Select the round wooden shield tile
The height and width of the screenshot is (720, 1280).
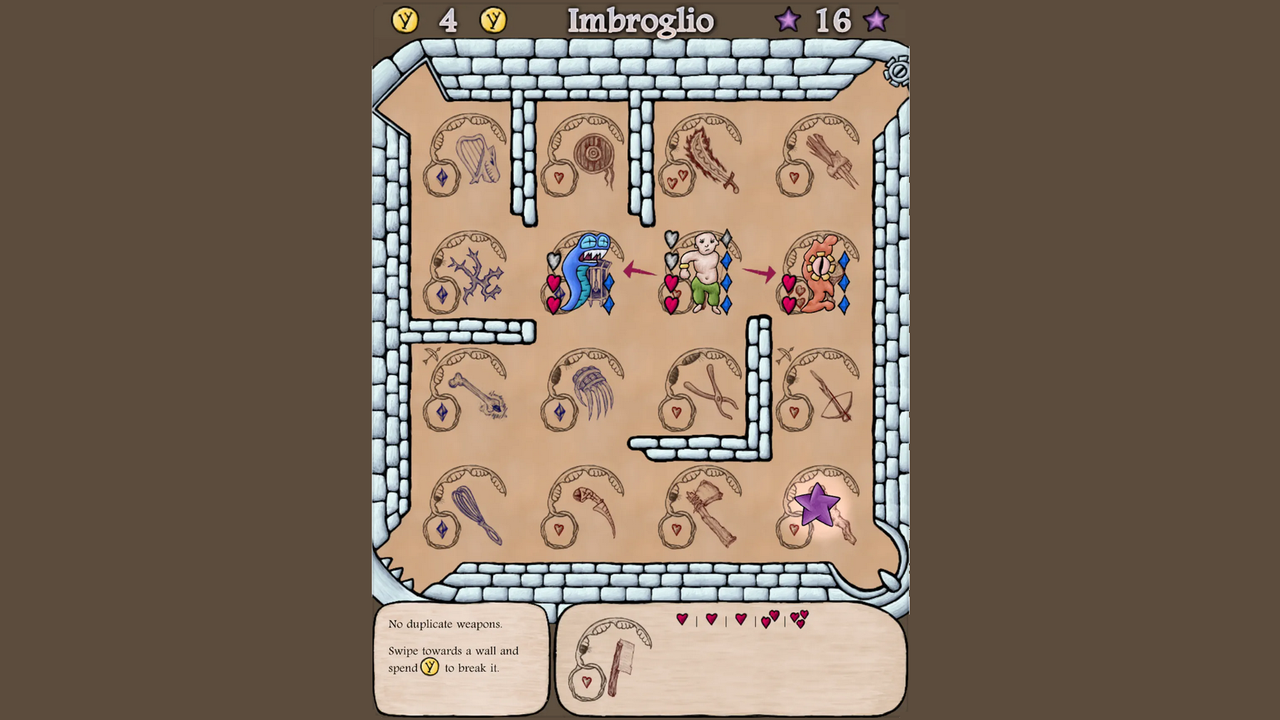(x=585, y=156)
